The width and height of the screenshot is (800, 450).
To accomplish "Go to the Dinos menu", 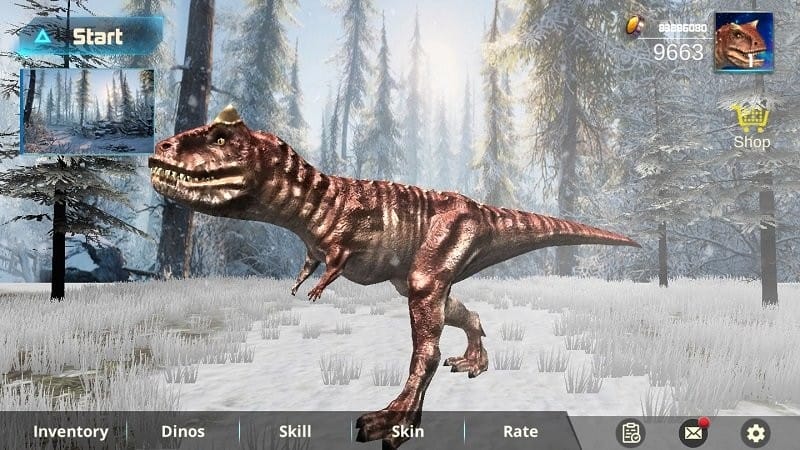I will pos(183,432).
